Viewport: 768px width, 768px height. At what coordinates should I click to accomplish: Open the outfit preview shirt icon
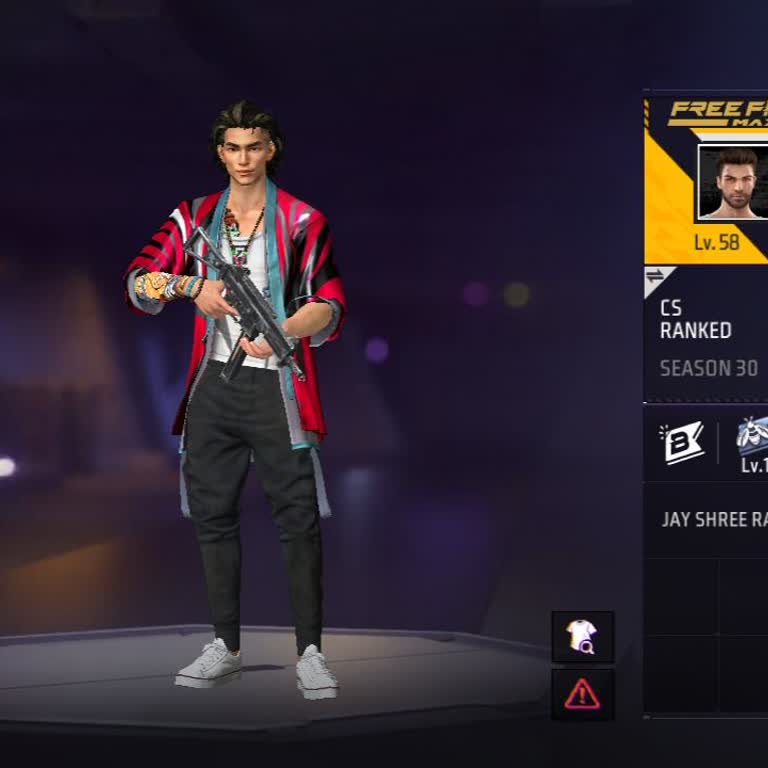tap(582, 636)
